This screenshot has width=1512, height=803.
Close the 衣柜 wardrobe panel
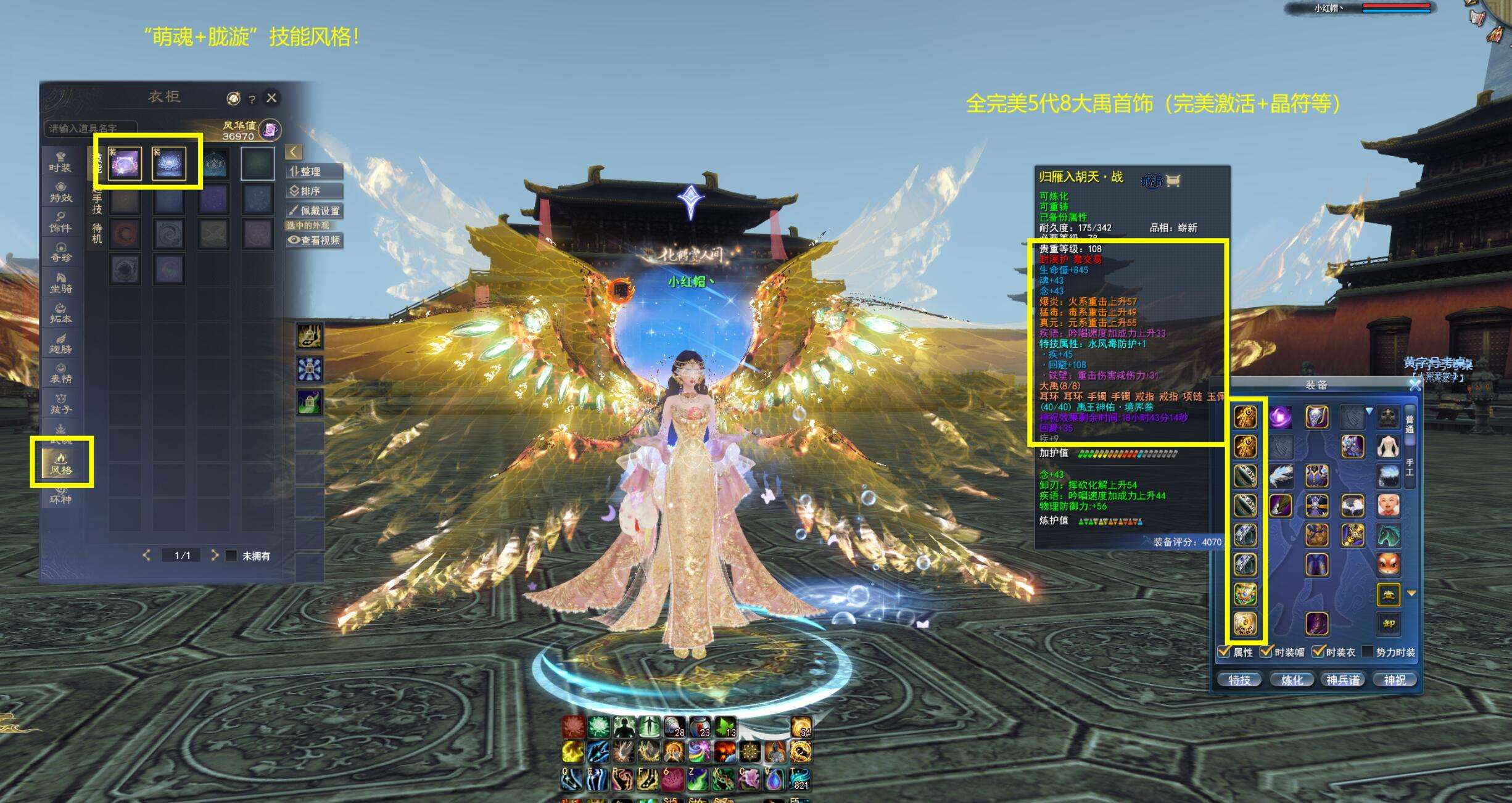click(271, 97)
